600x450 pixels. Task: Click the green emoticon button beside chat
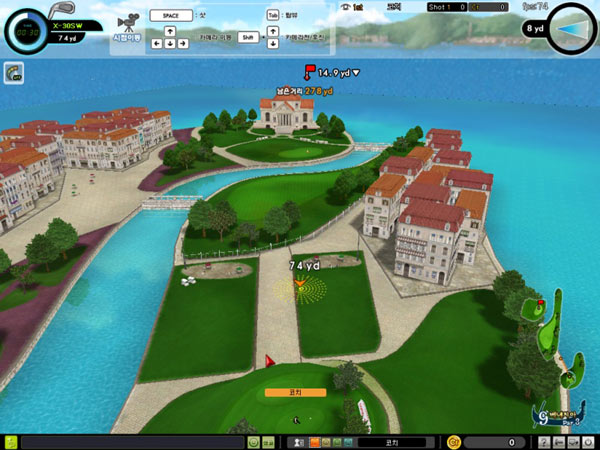[x=253, y=442]
